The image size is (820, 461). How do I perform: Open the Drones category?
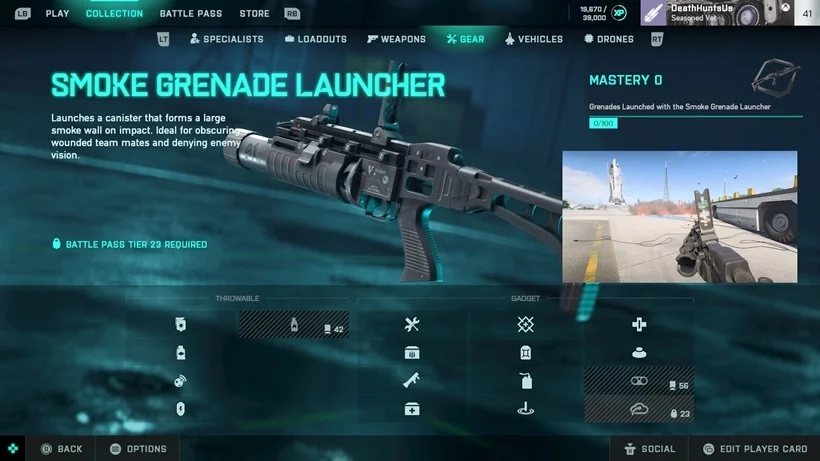609,39
